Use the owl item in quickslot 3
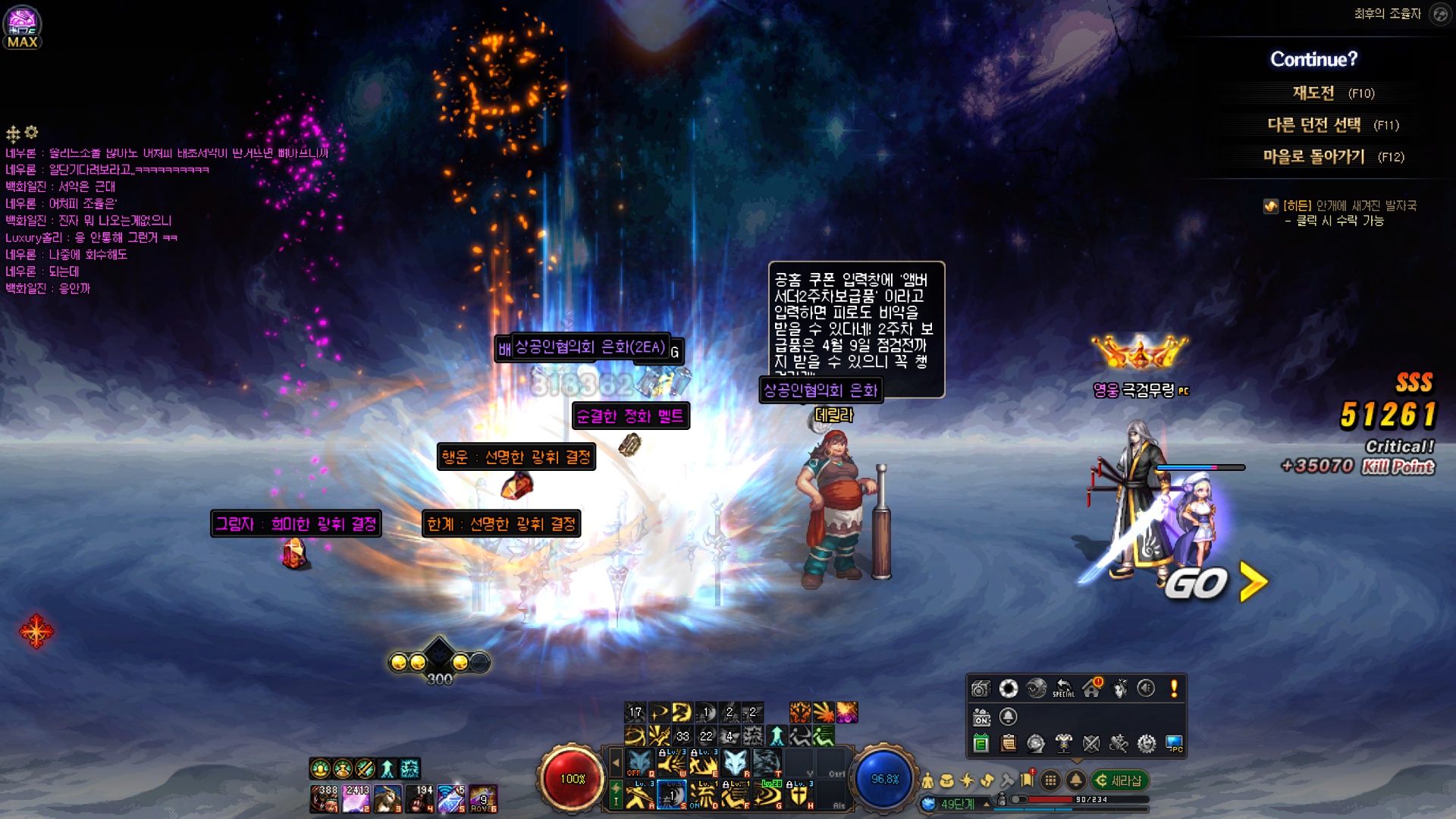 (x=388, y=799)
